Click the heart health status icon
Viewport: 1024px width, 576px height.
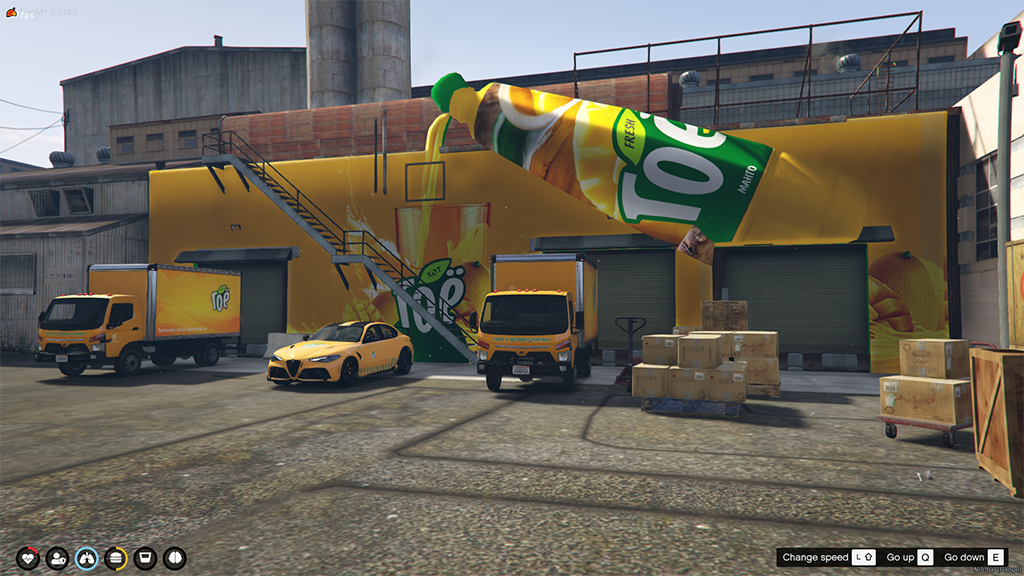(x=28, y=558)
